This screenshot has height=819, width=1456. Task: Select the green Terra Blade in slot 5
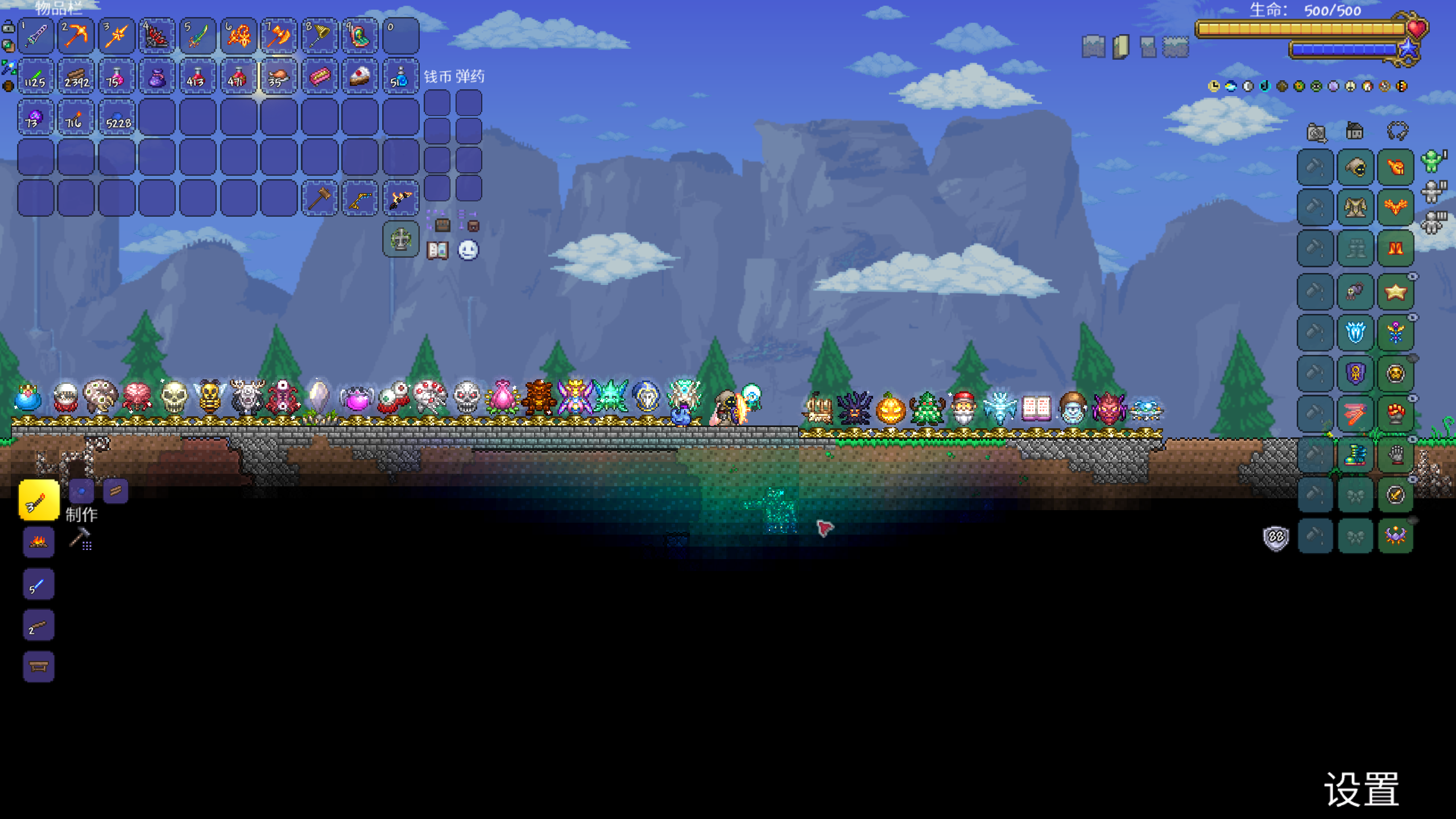[197, 36]
